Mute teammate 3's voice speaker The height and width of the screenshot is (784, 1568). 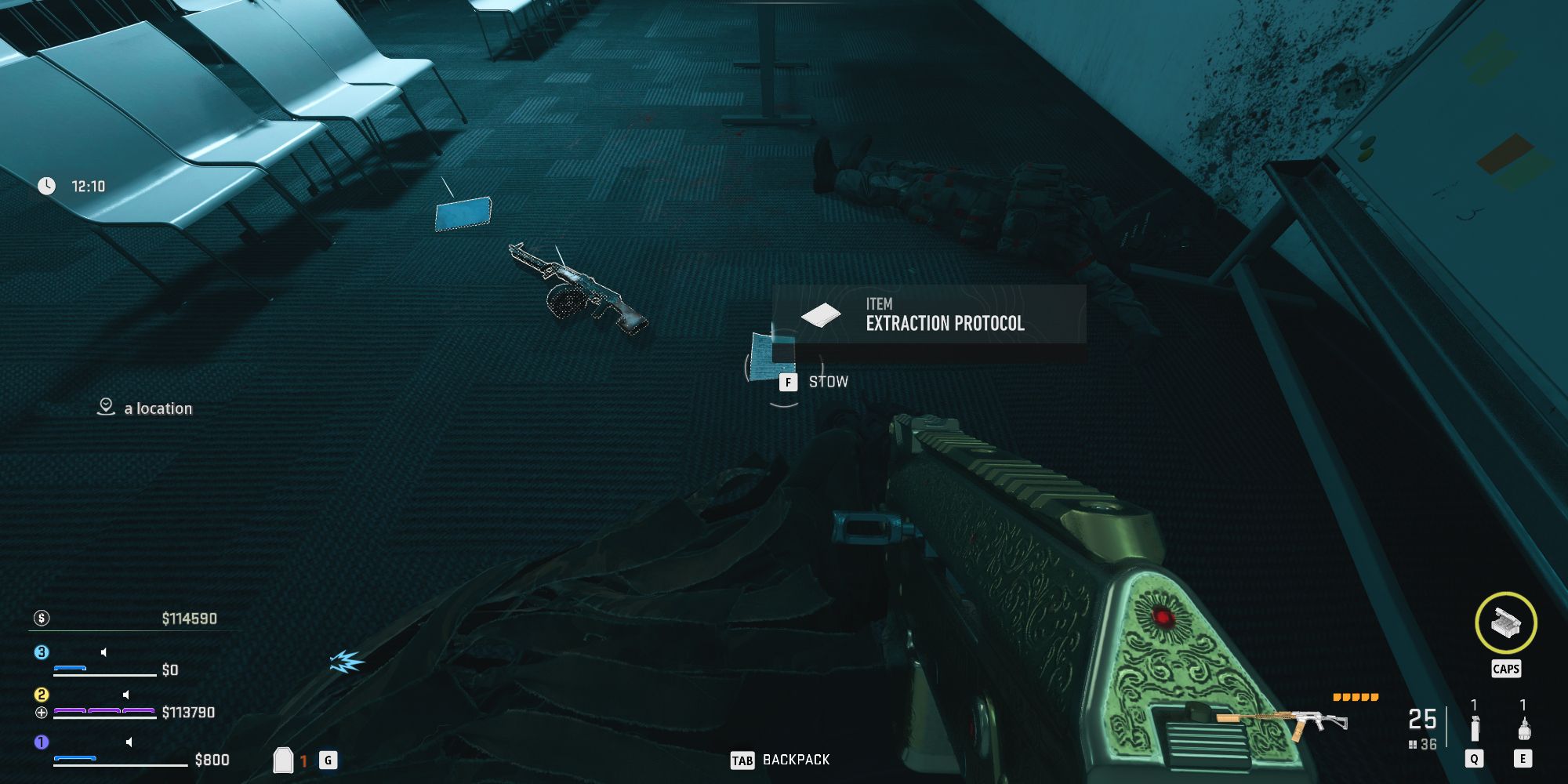point(103,652)
